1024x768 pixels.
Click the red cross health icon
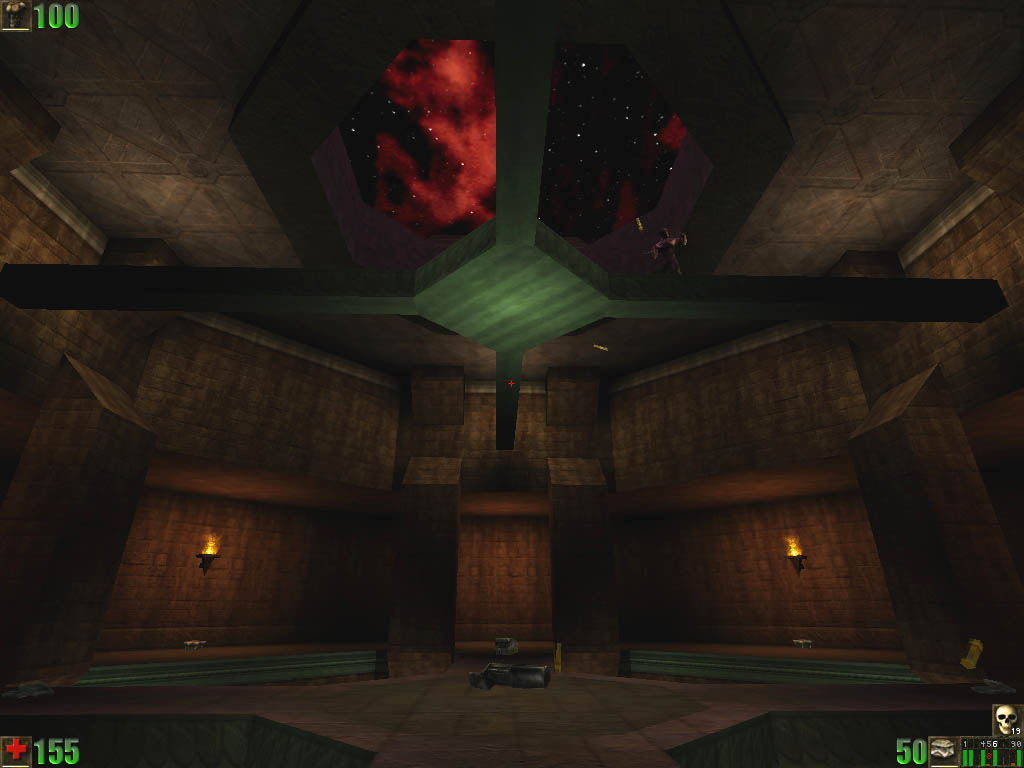[x=16, y=751]
